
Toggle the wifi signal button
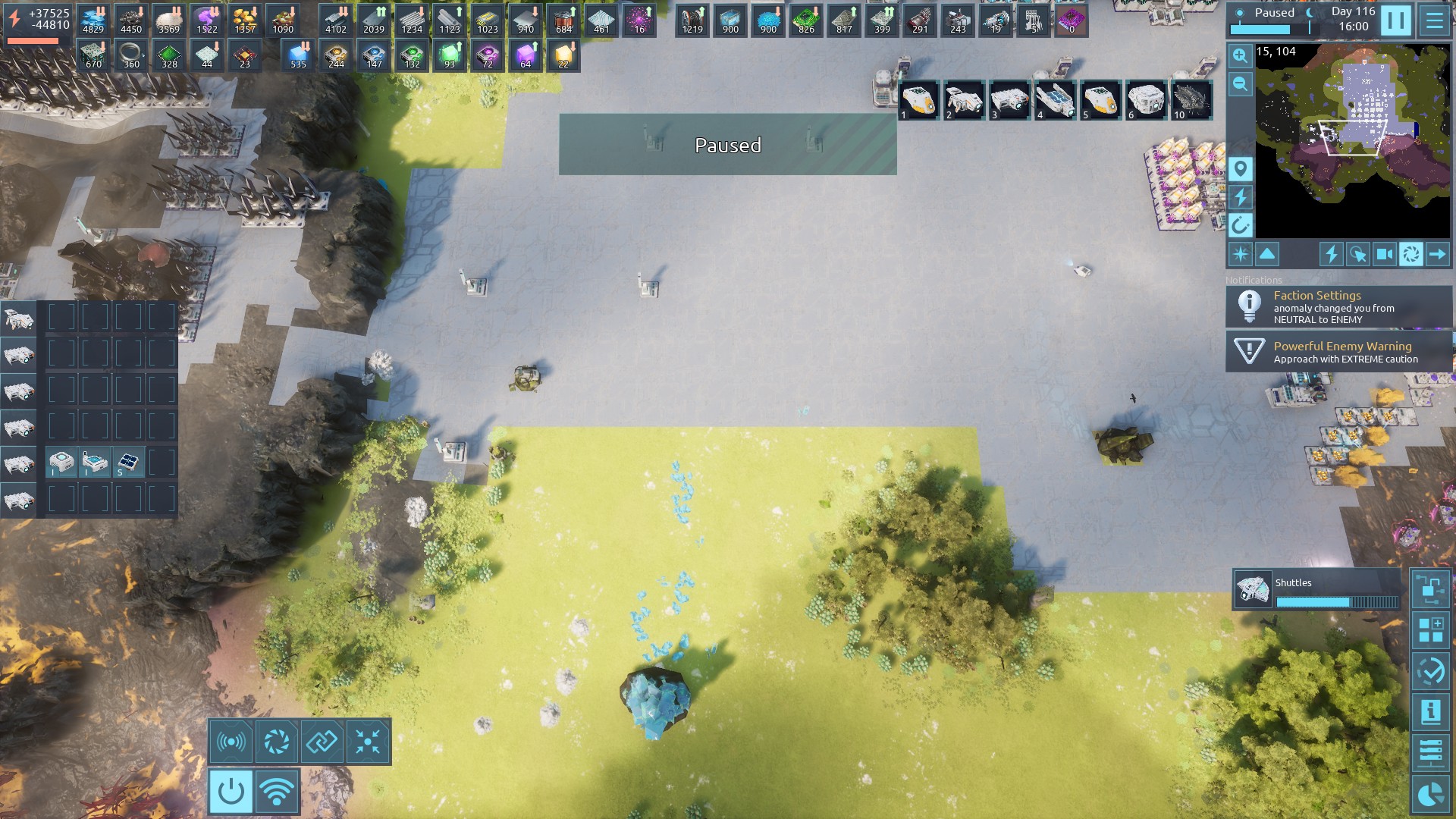277,791
